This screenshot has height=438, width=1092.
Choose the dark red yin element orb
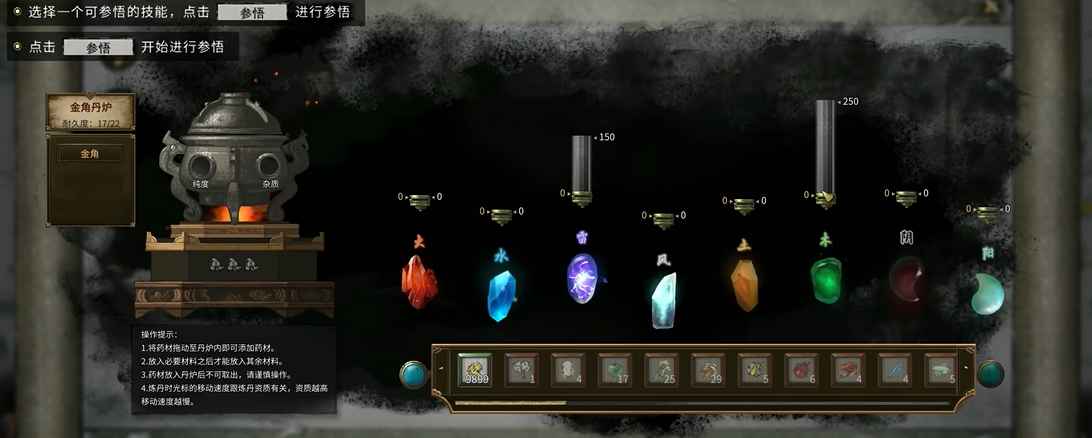pos(907,280)
